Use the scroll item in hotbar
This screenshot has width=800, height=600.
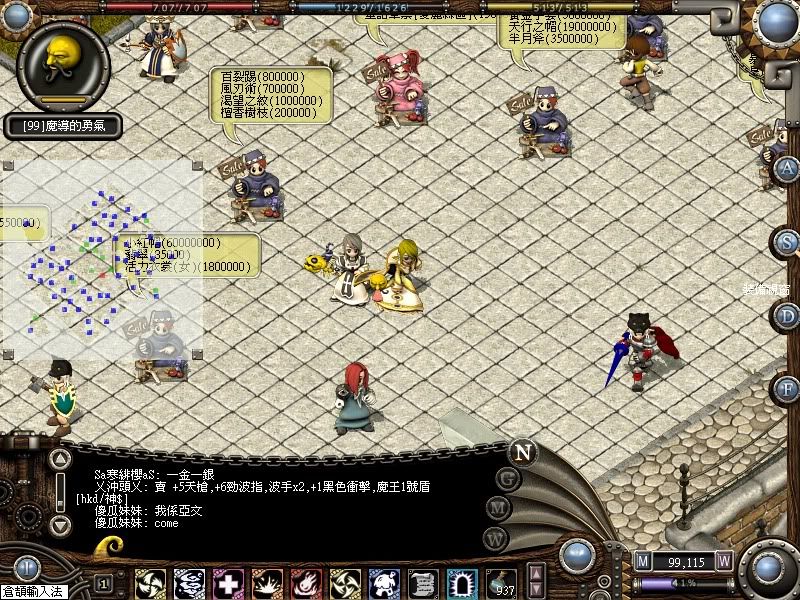(423, 583)
